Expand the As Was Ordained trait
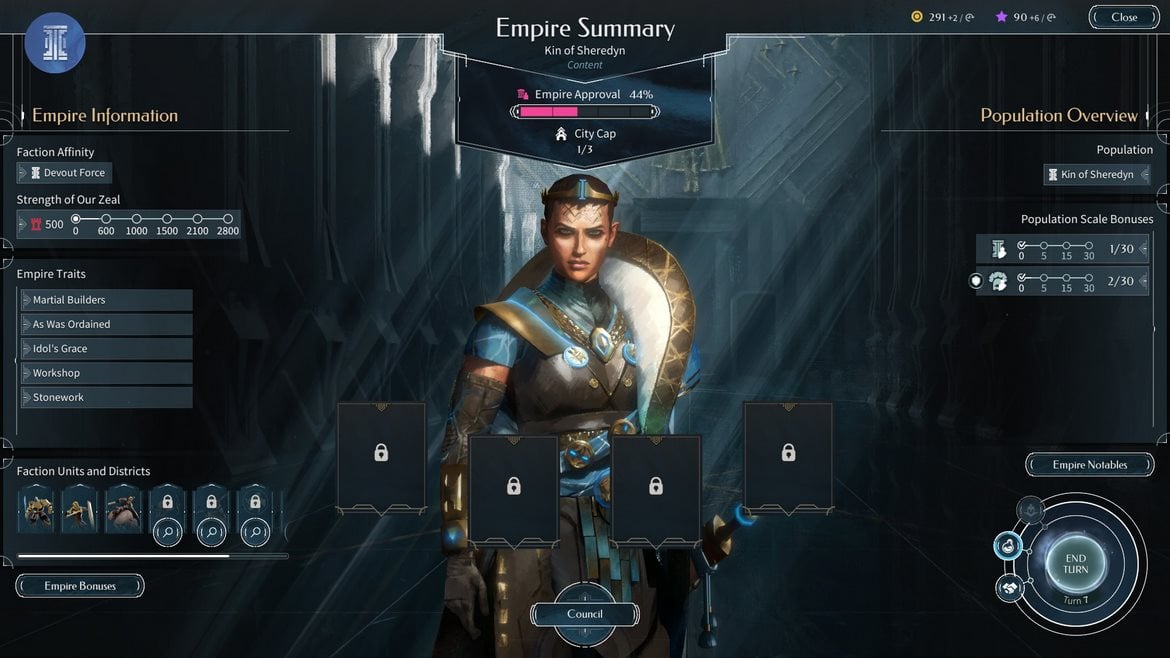The image size is (1170, 658). point(106,324)
